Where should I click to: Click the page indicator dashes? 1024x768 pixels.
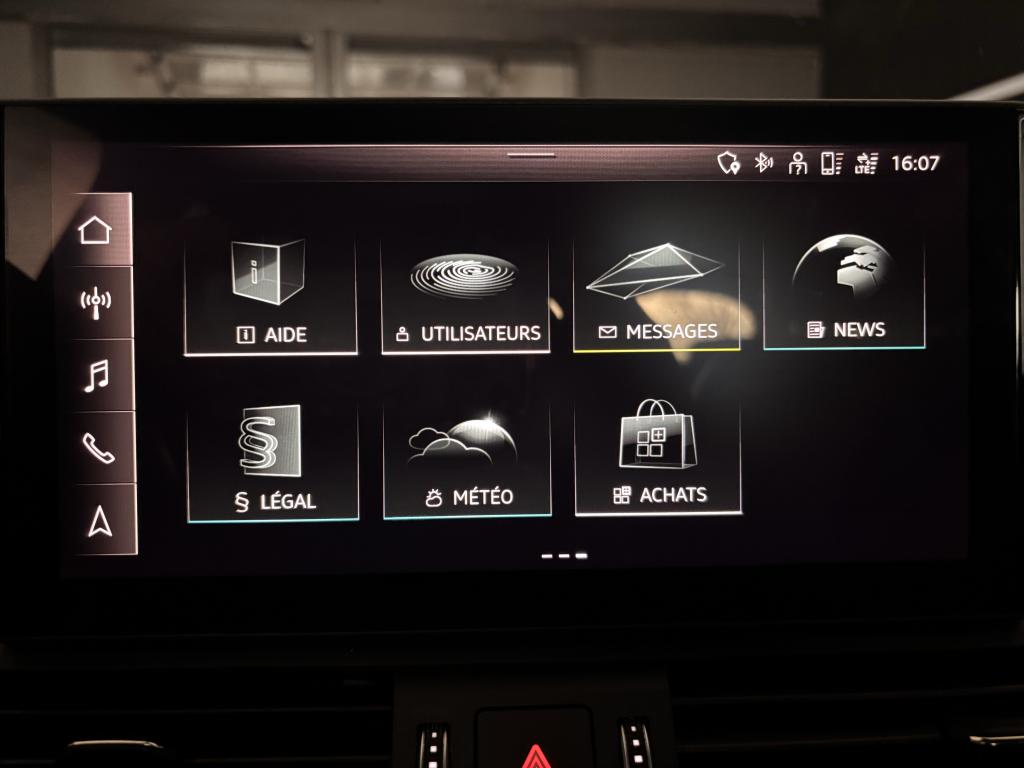564,555
